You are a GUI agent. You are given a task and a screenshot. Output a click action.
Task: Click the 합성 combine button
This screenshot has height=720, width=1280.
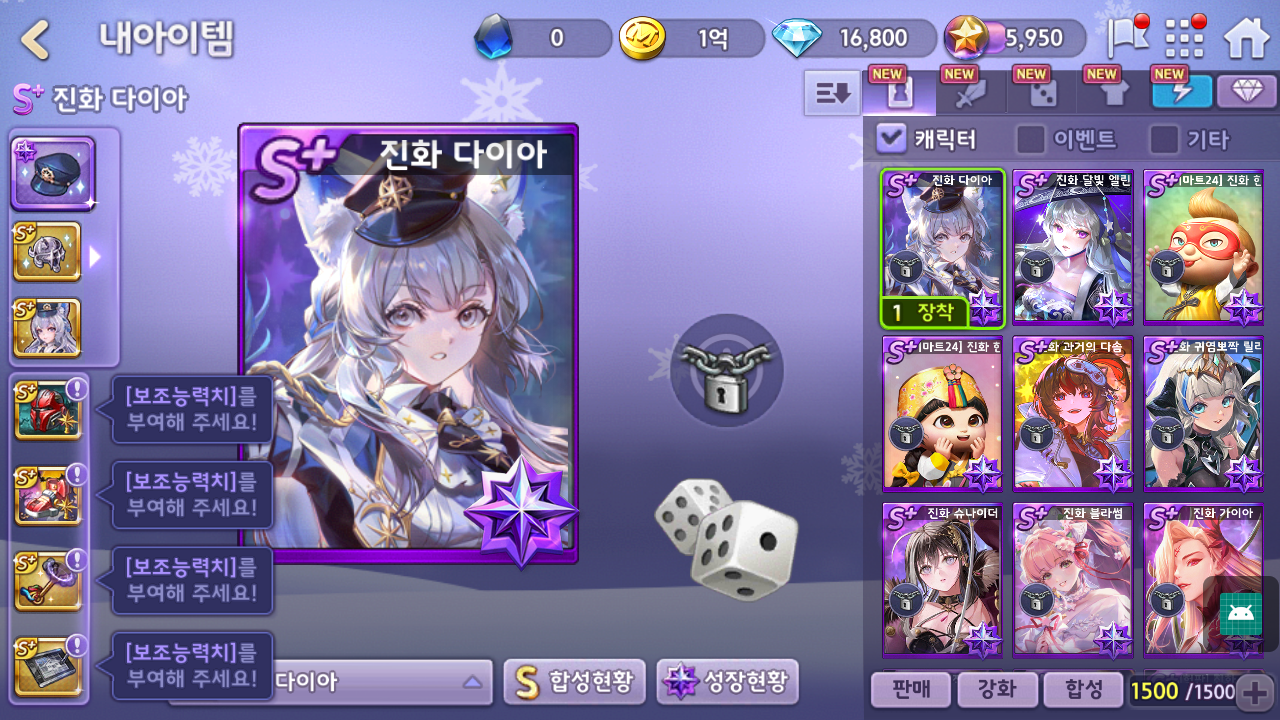[1083, 690]
